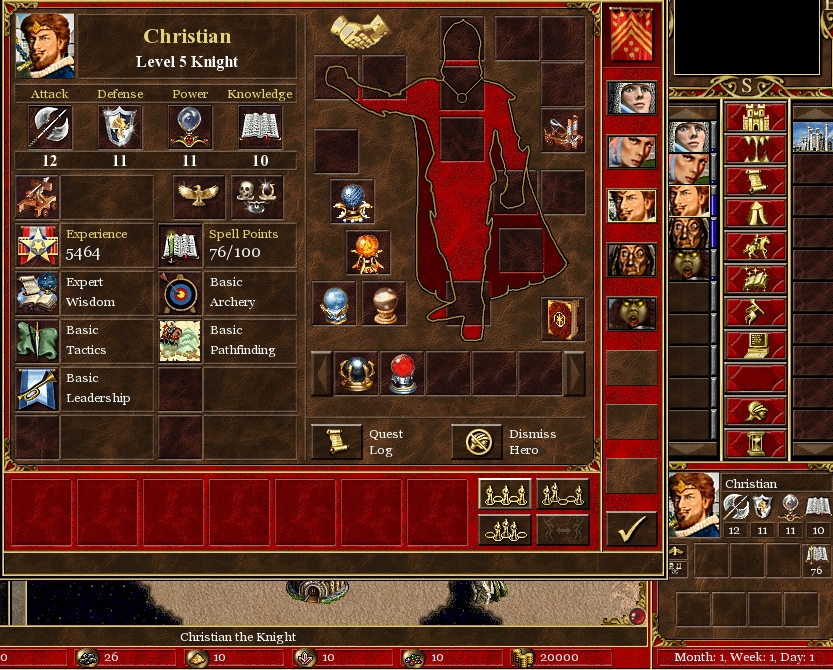This screenshot has height=670, width=833.
Task: Inspect the Basic Tactics skill
Action: click(x=37, y=340)
